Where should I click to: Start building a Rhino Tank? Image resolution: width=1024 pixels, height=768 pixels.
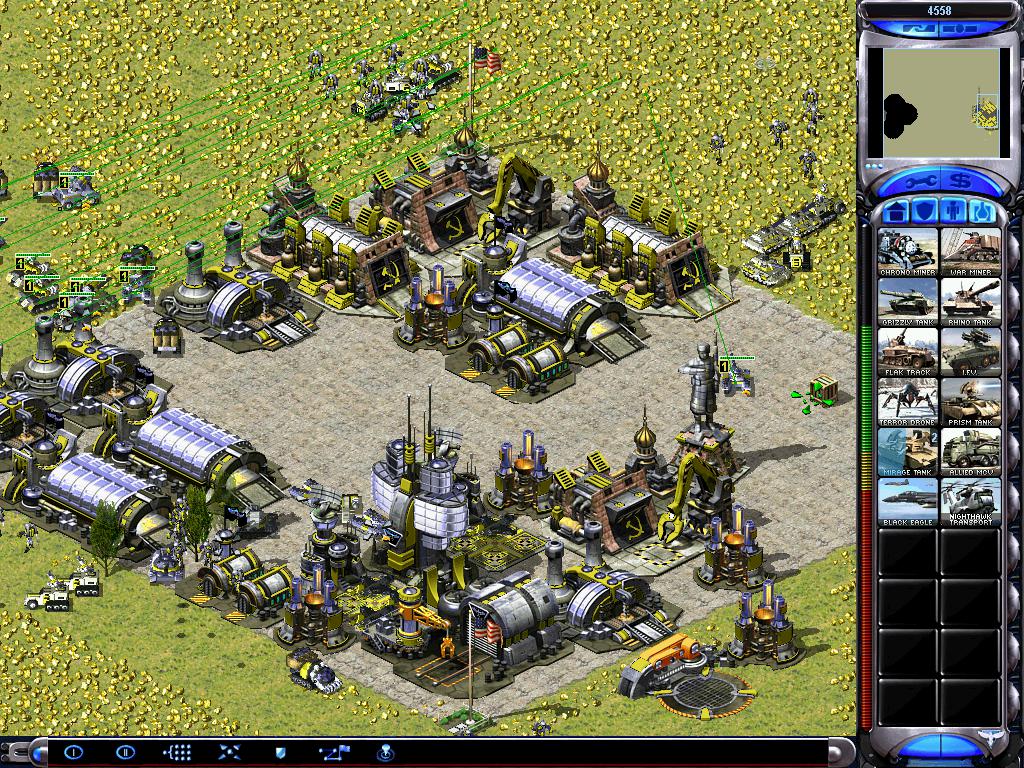(x=970, y=301)
